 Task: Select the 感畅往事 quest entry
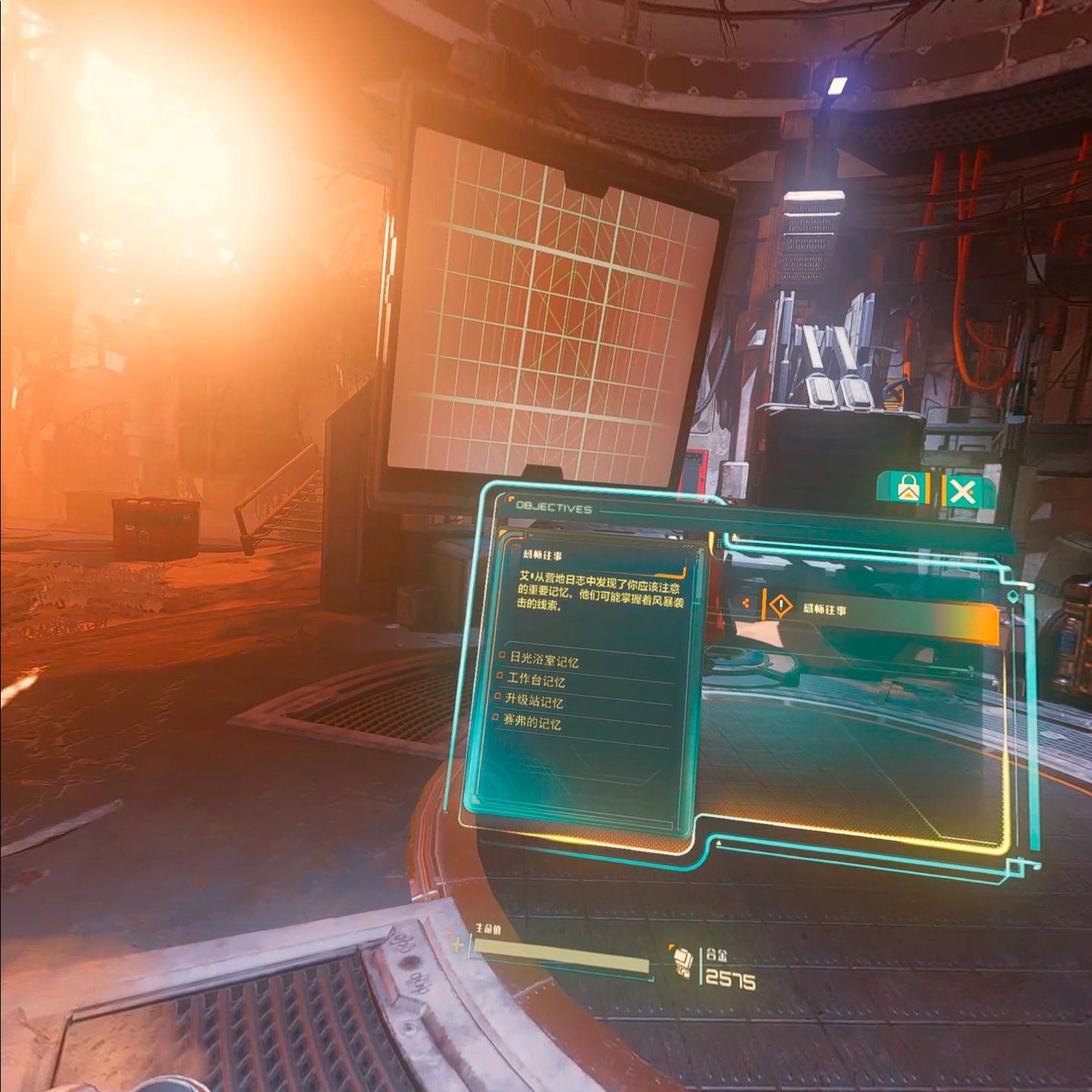click(880, 611)
